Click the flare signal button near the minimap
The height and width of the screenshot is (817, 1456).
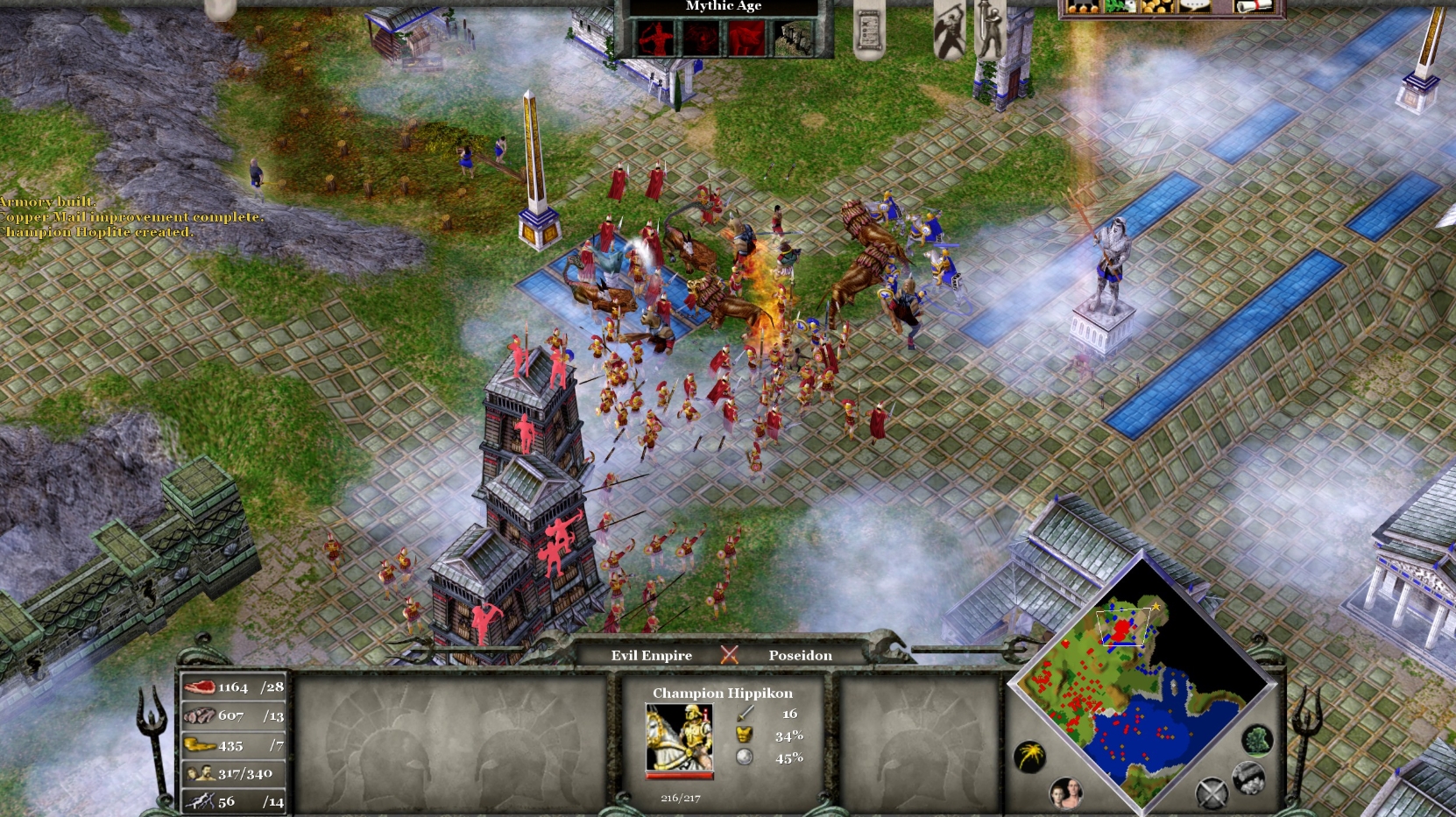point(1030,754)
